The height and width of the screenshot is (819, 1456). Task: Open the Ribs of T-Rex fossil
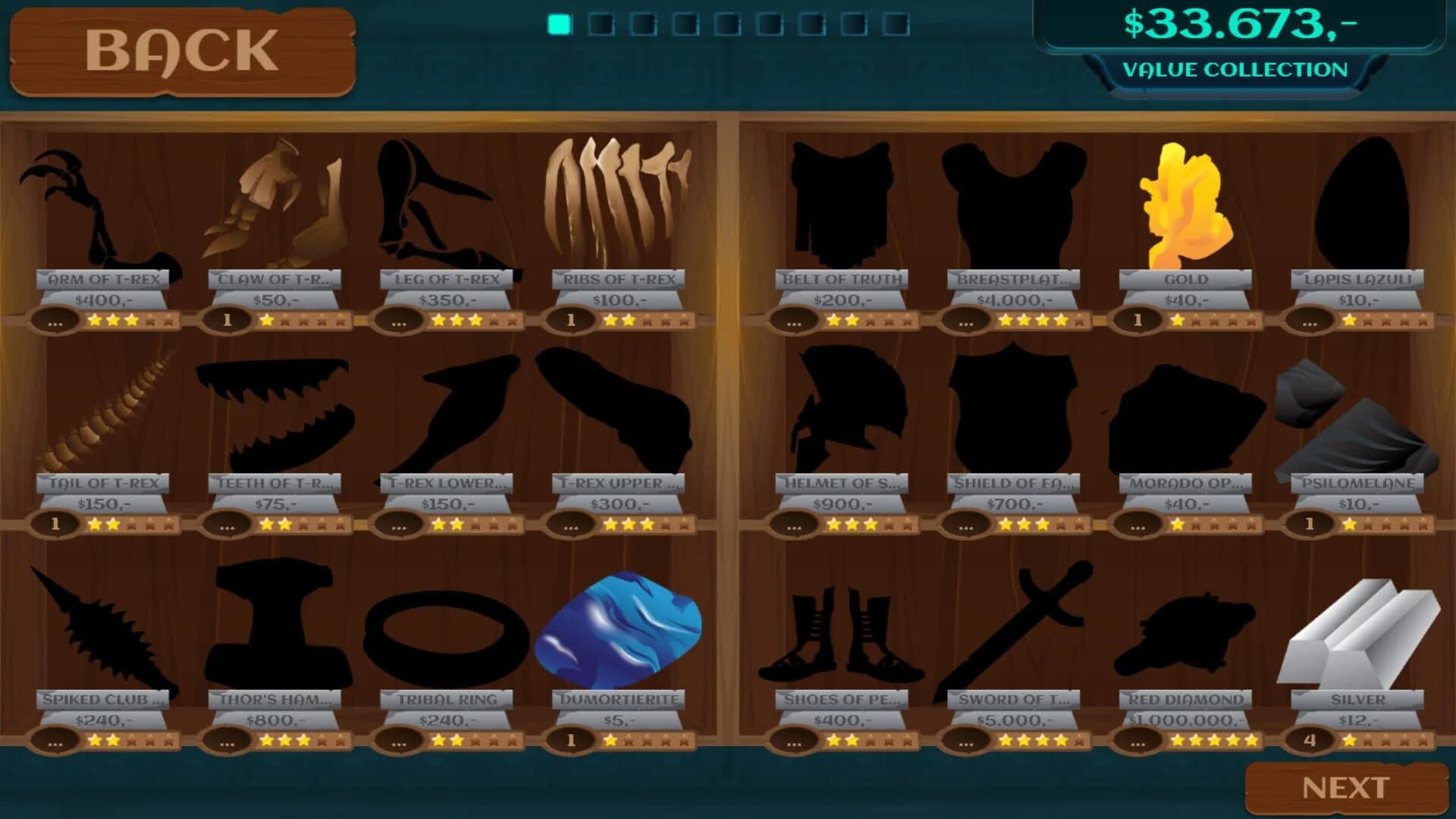[618, 201]
